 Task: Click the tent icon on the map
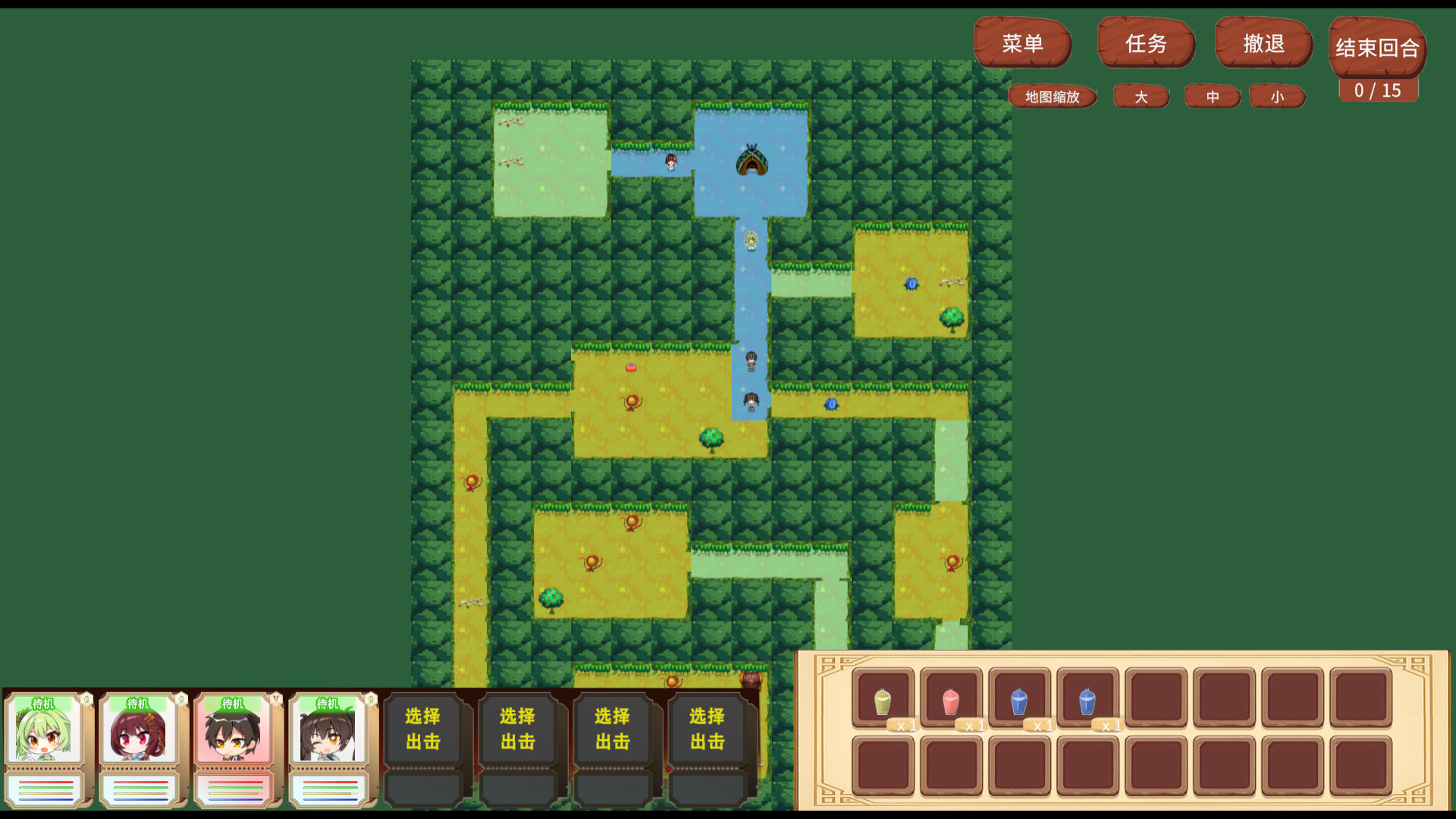click(x=752, y=162)
